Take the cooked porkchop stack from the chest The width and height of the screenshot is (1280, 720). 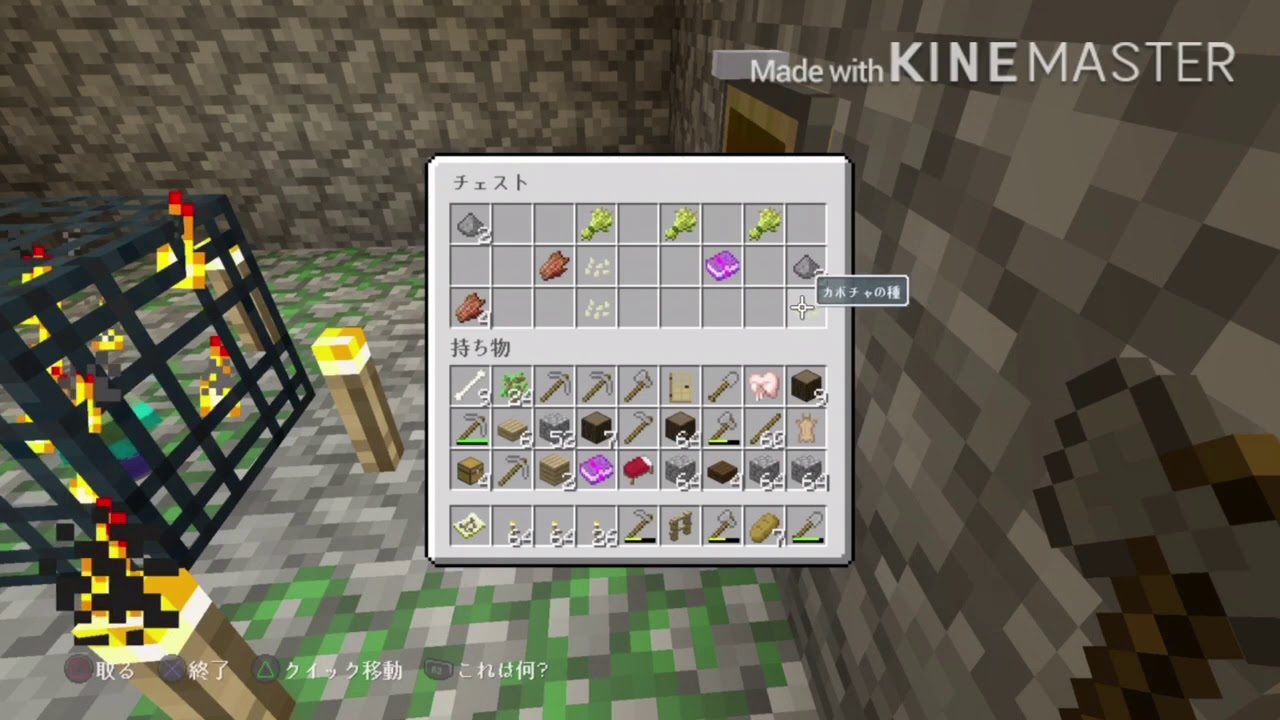[554, 265]
